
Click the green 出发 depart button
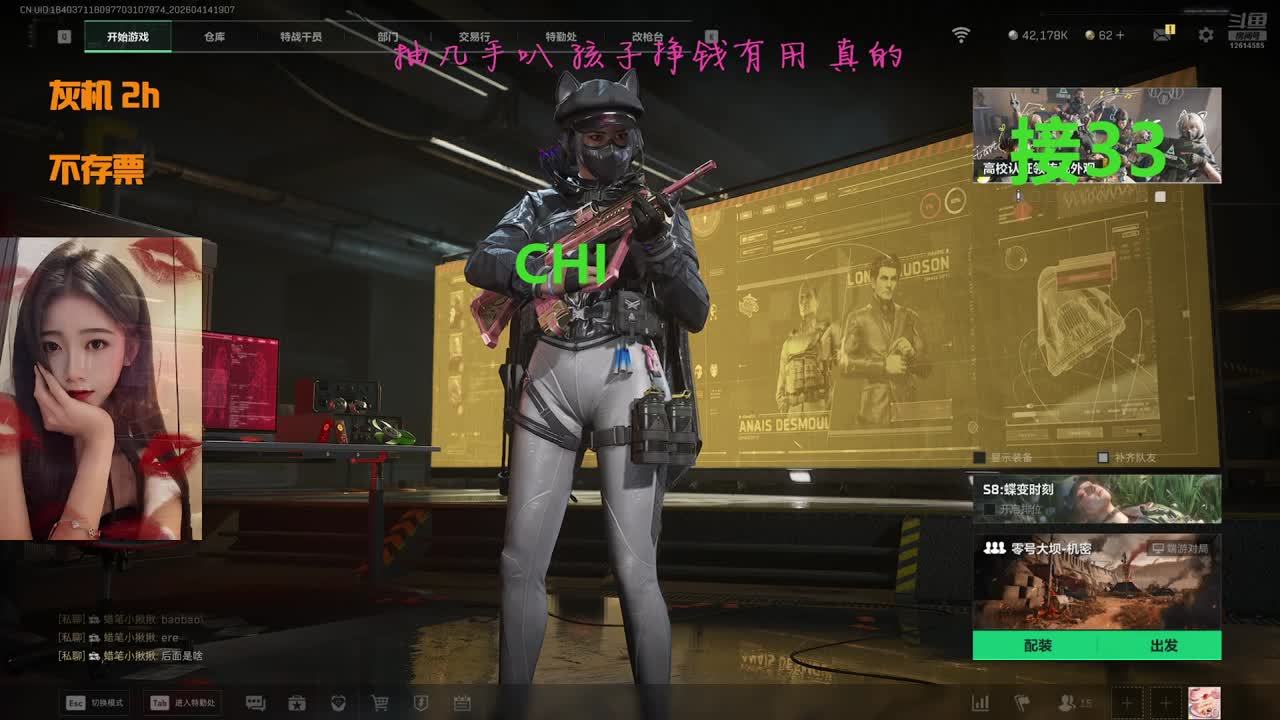tap(1163, 646)
